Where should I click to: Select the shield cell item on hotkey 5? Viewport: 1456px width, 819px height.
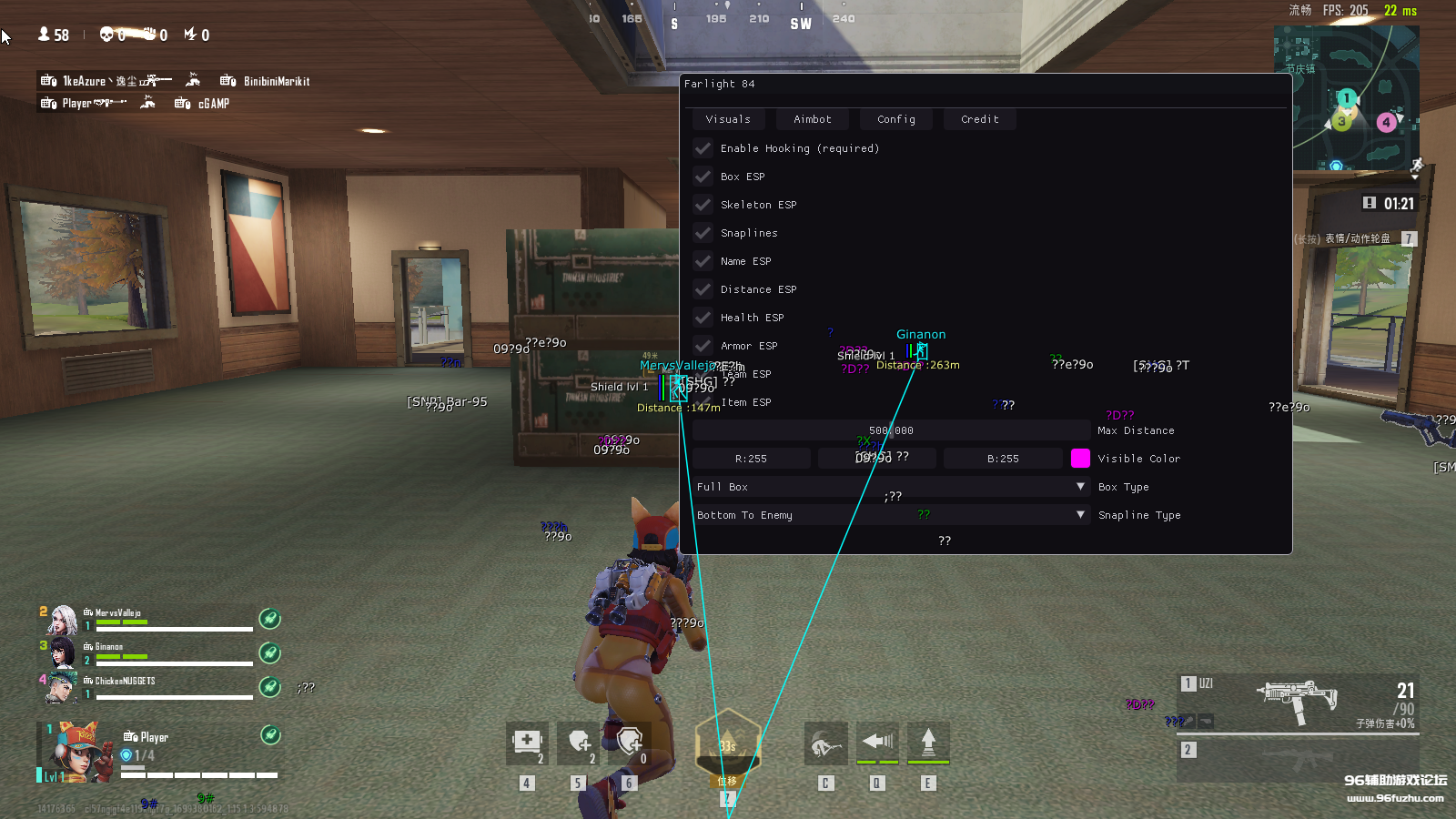[580, 743]
